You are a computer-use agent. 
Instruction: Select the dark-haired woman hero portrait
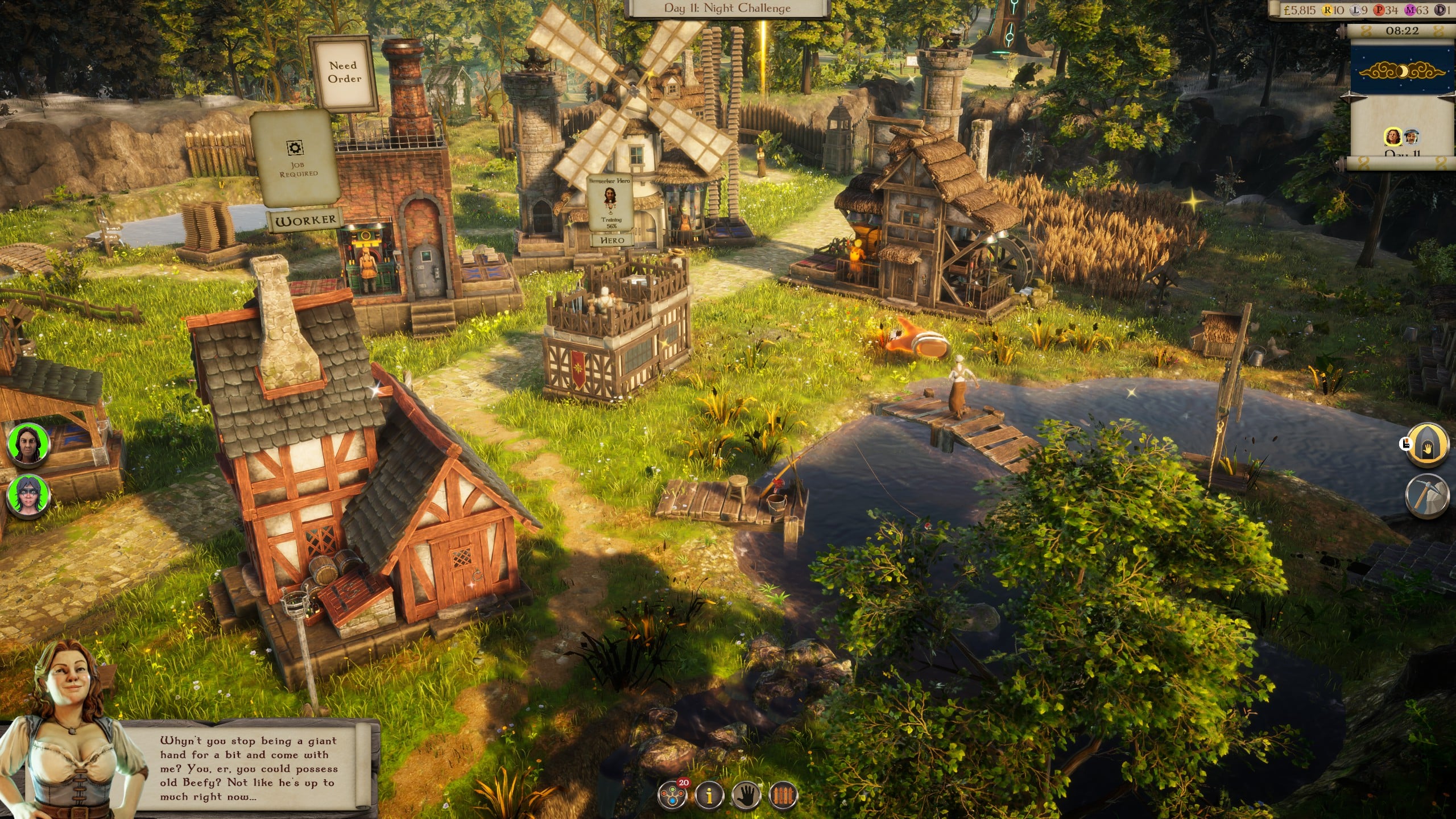point(28,444)
